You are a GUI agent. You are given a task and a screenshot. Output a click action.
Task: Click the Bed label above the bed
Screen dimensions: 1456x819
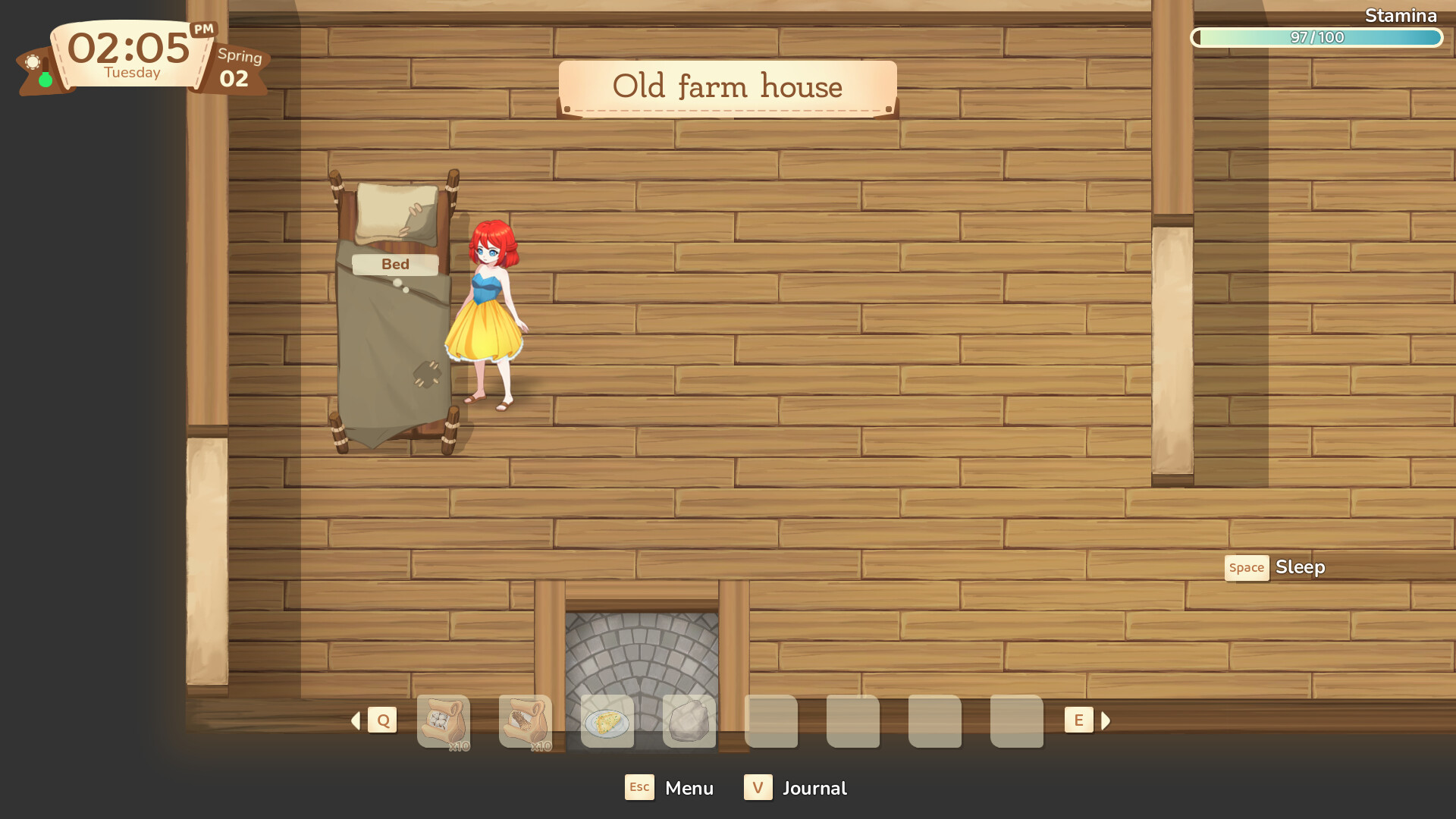(395, 264)
